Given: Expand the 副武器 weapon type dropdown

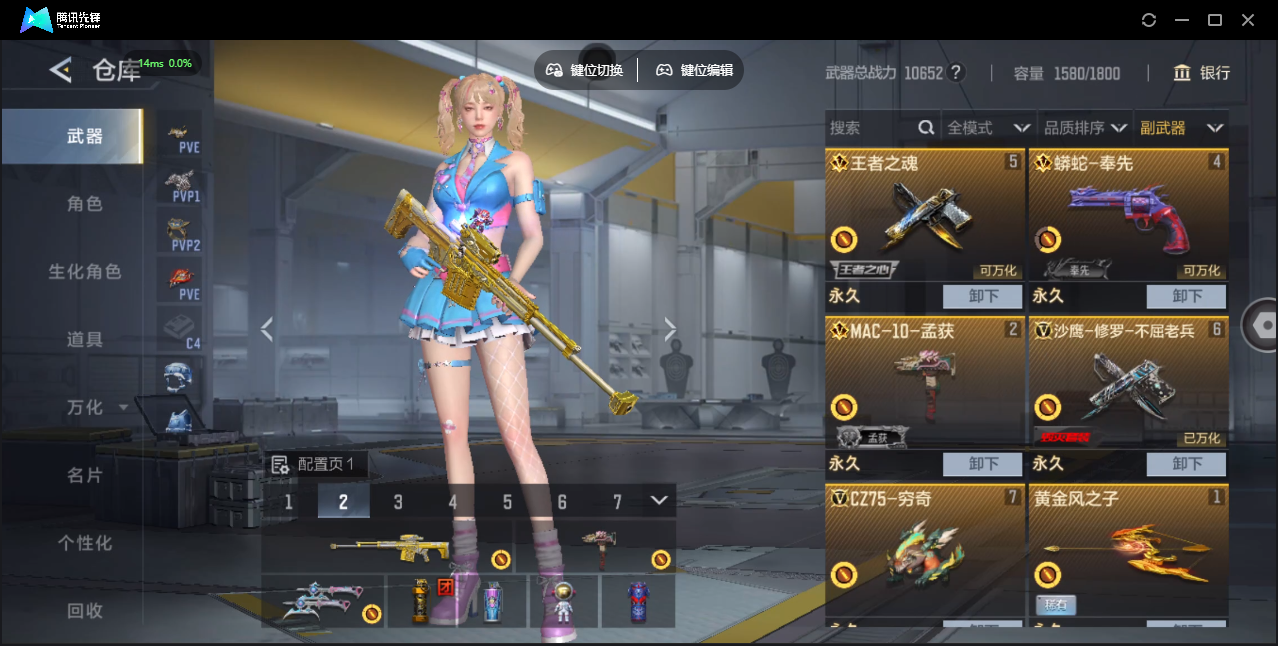Looking at the screenshot, I should pyautogui.click(x=1181, y=128).
